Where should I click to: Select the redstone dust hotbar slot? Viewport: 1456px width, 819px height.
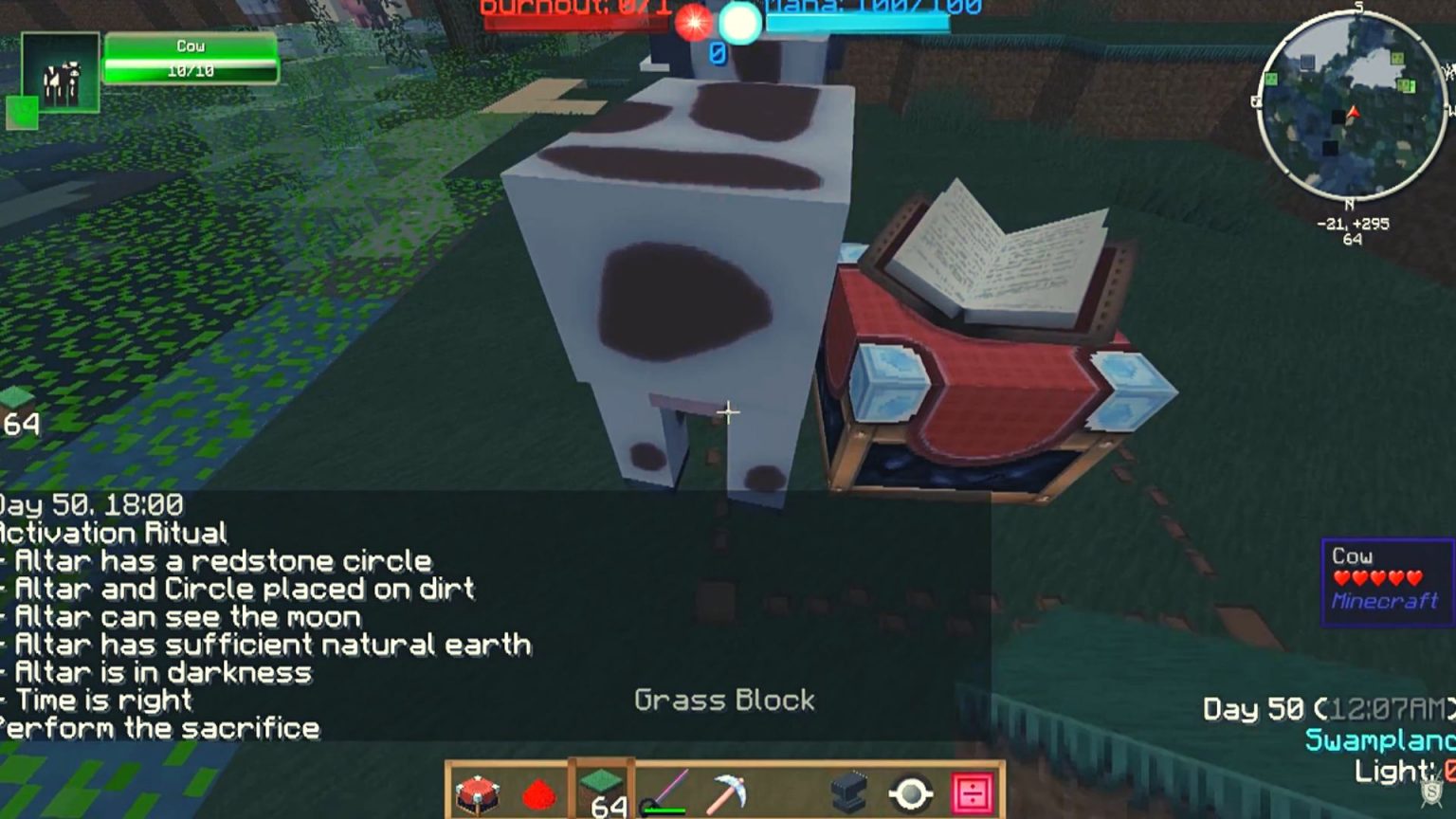coord(538,792)
